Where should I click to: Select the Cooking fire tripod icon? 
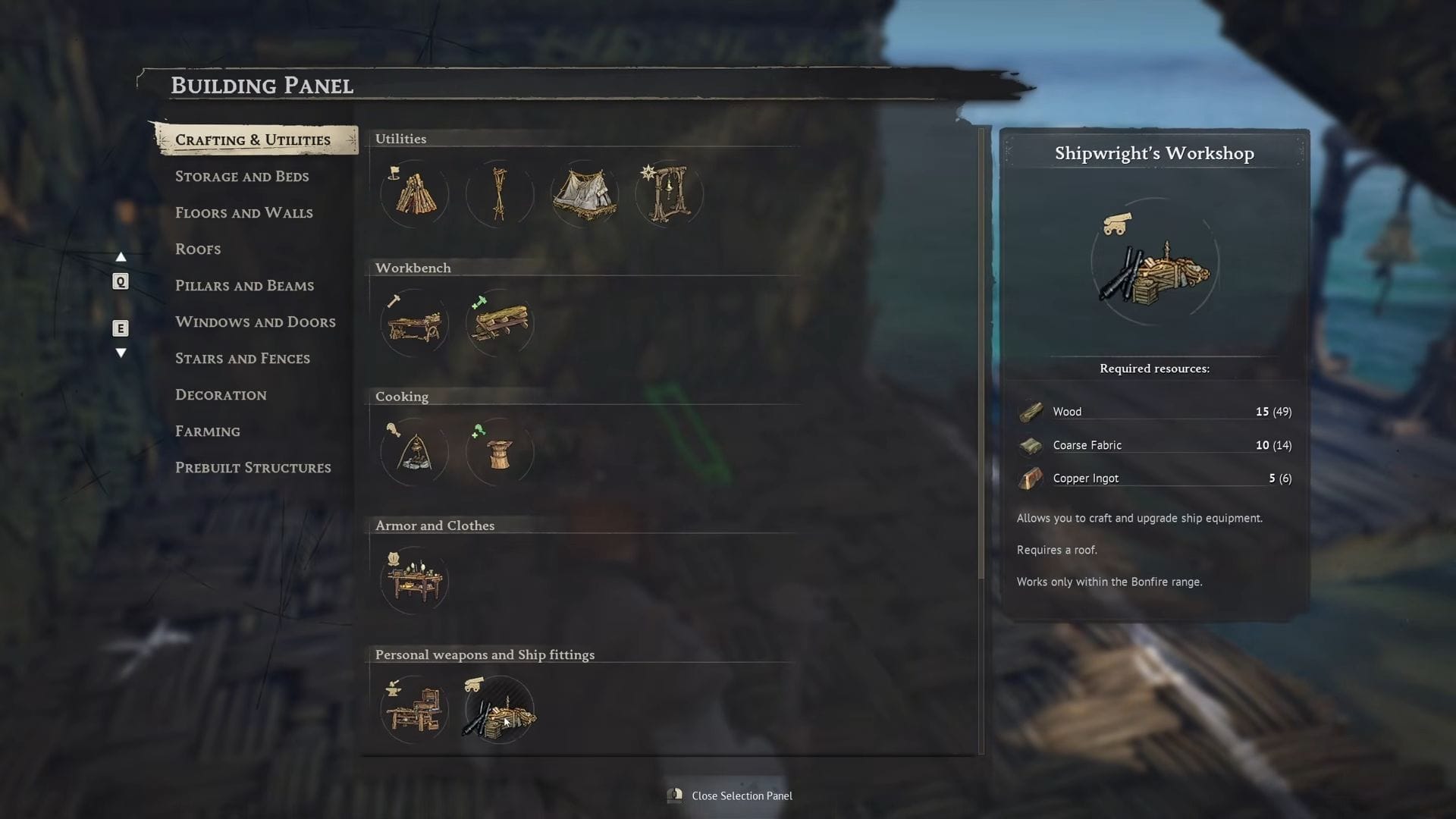tap(414, 452)
